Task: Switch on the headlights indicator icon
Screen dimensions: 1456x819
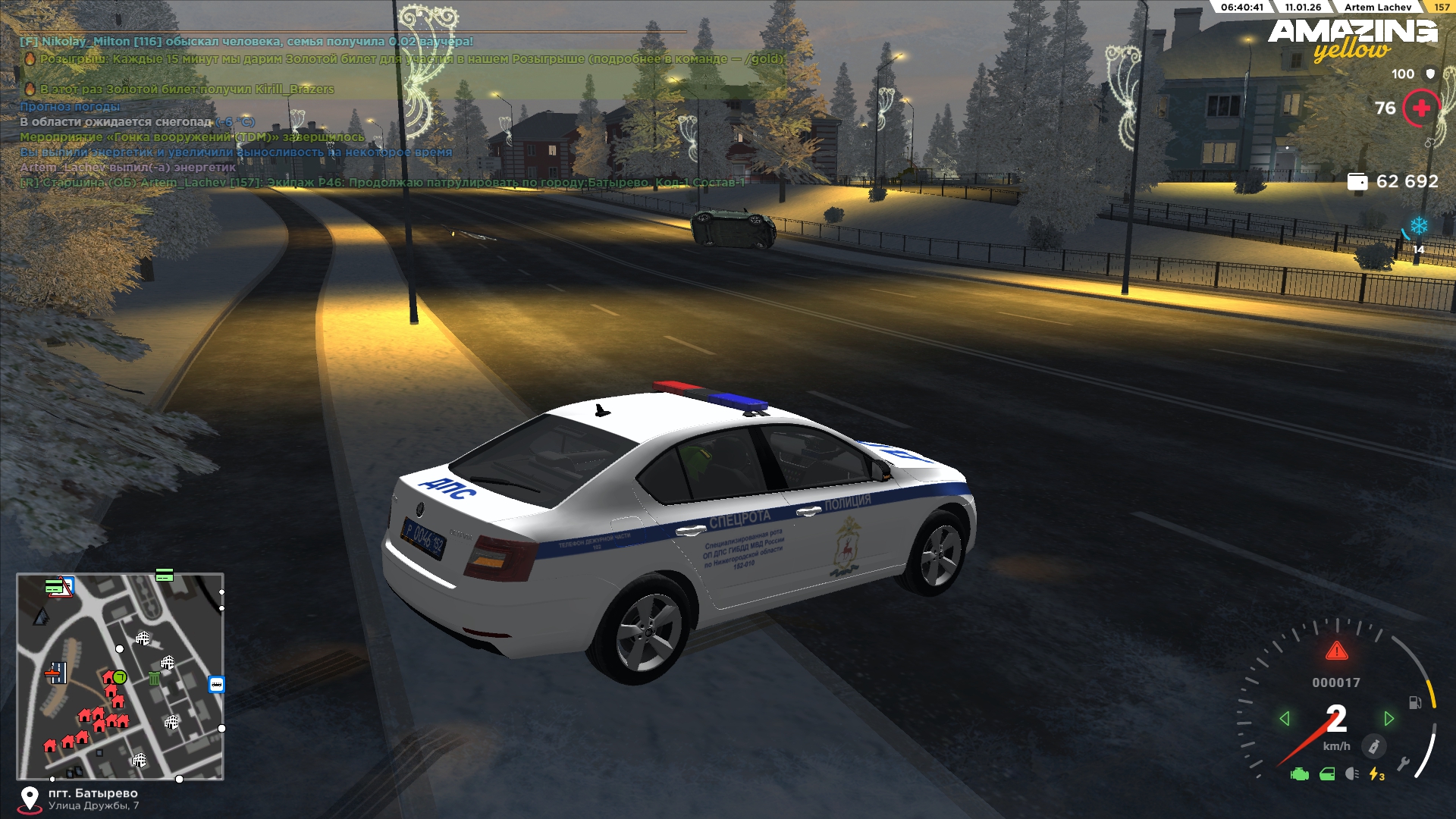Action: 1351,774
